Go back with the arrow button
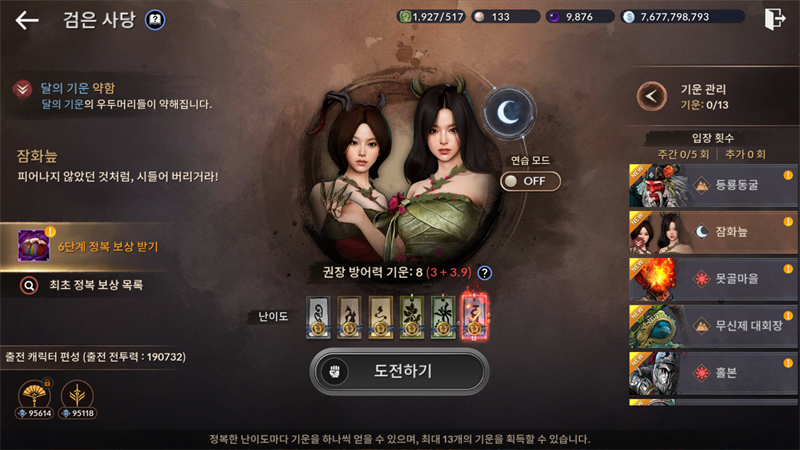Image resolution: width=800 pixels, height=450 pixels. [x=27, y=20]
